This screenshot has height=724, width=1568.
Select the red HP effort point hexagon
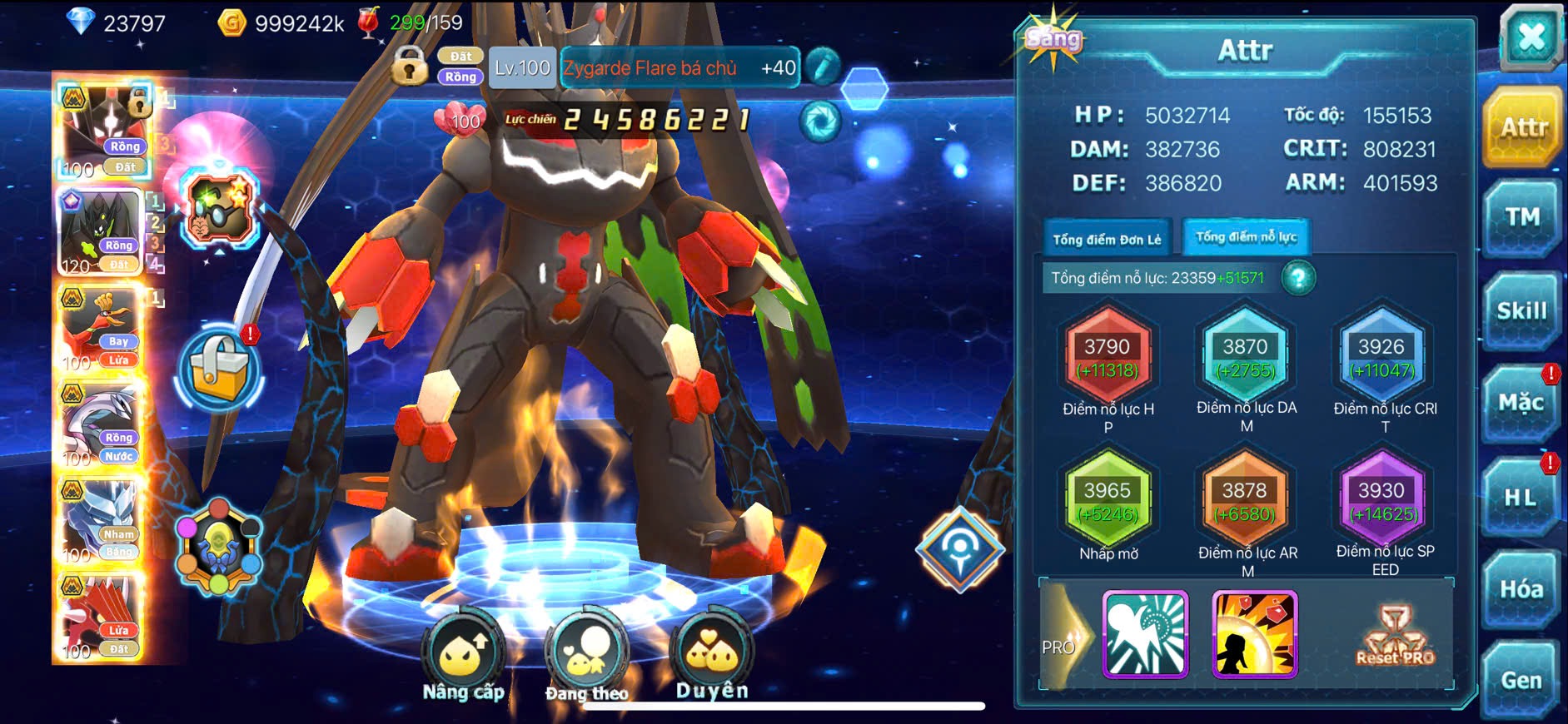1108,357
